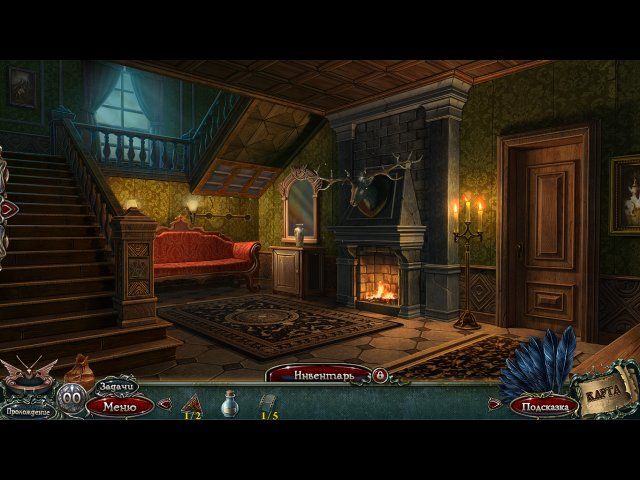Select the glass potion bottle in inventory
Image resolution: width=640 pixels, height=480 pixels.
tap(229, 402)
